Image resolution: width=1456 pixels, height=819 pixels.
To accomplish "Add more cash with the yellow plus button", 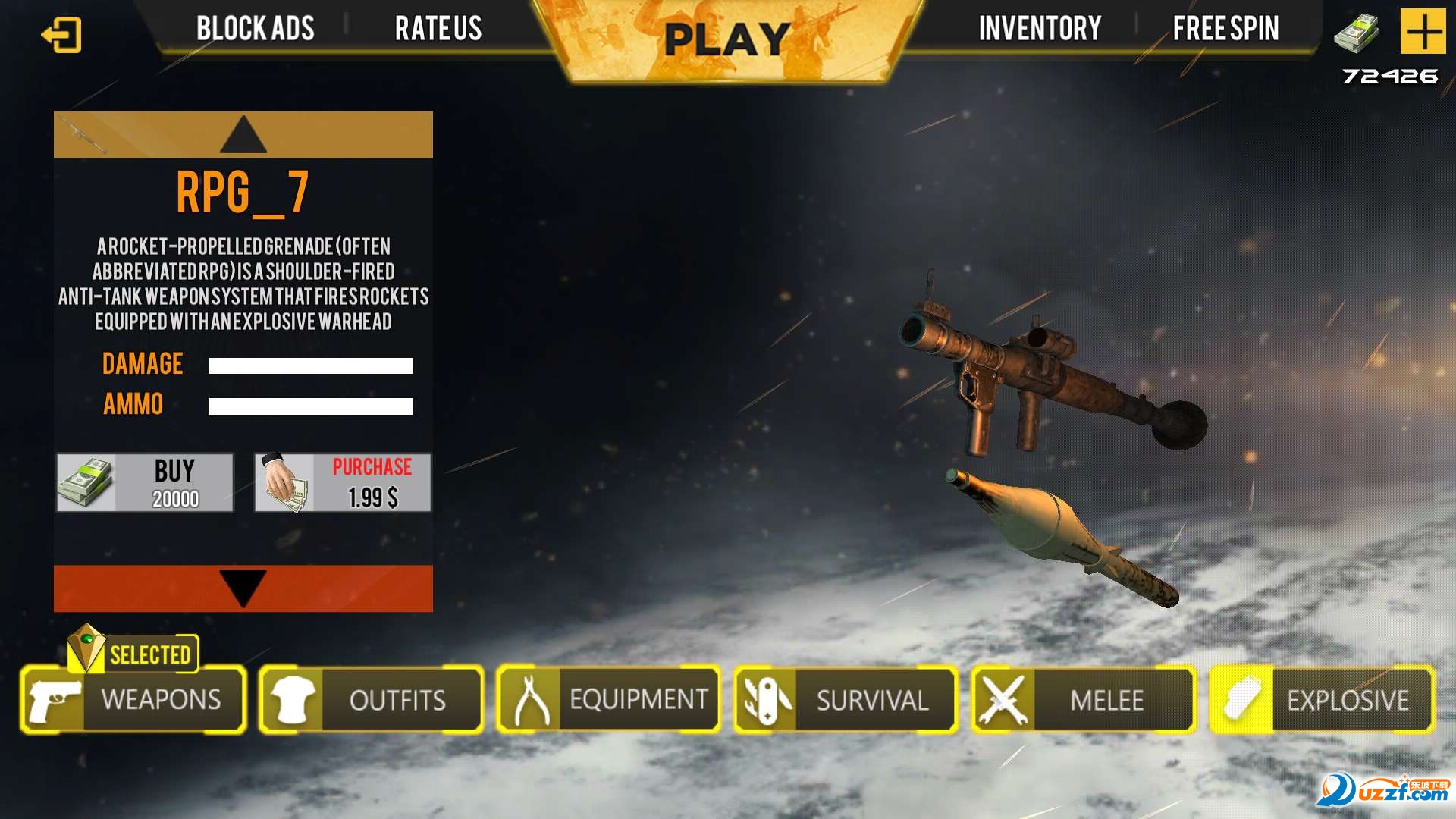I will [x=1423, y=32].
